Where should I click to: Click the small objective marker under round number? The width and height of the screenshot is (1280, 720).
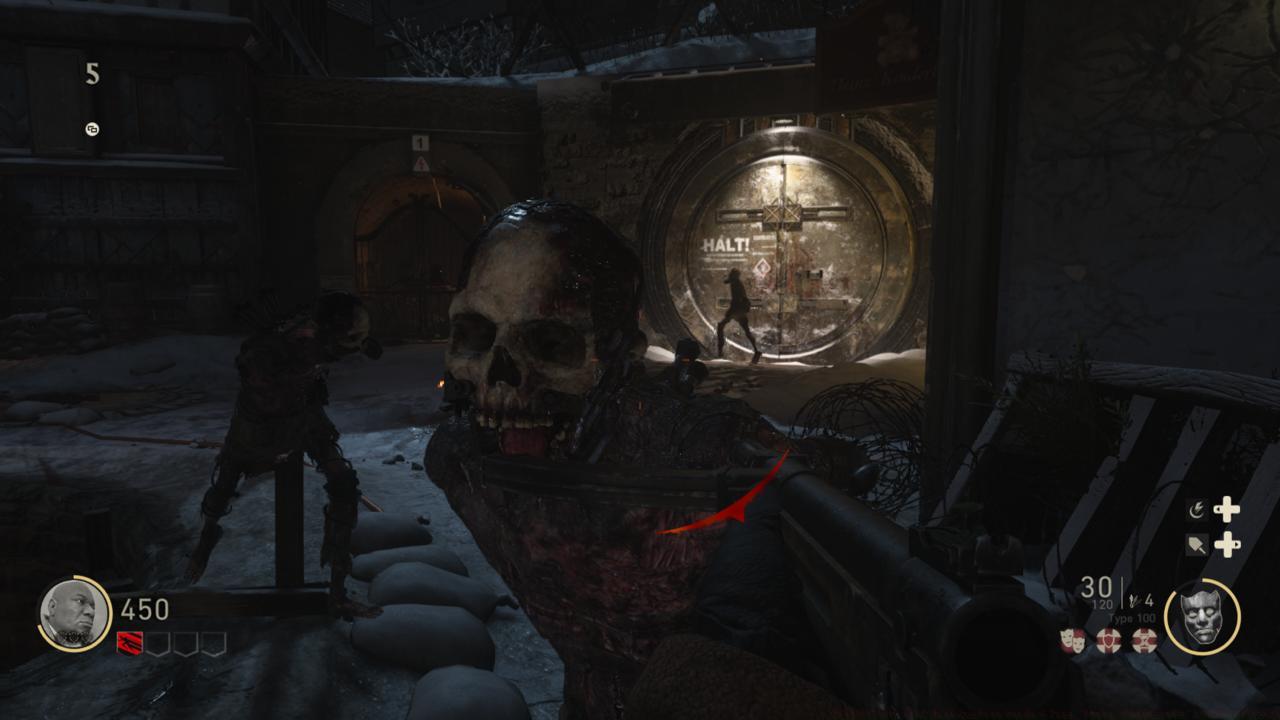[92, 129]
